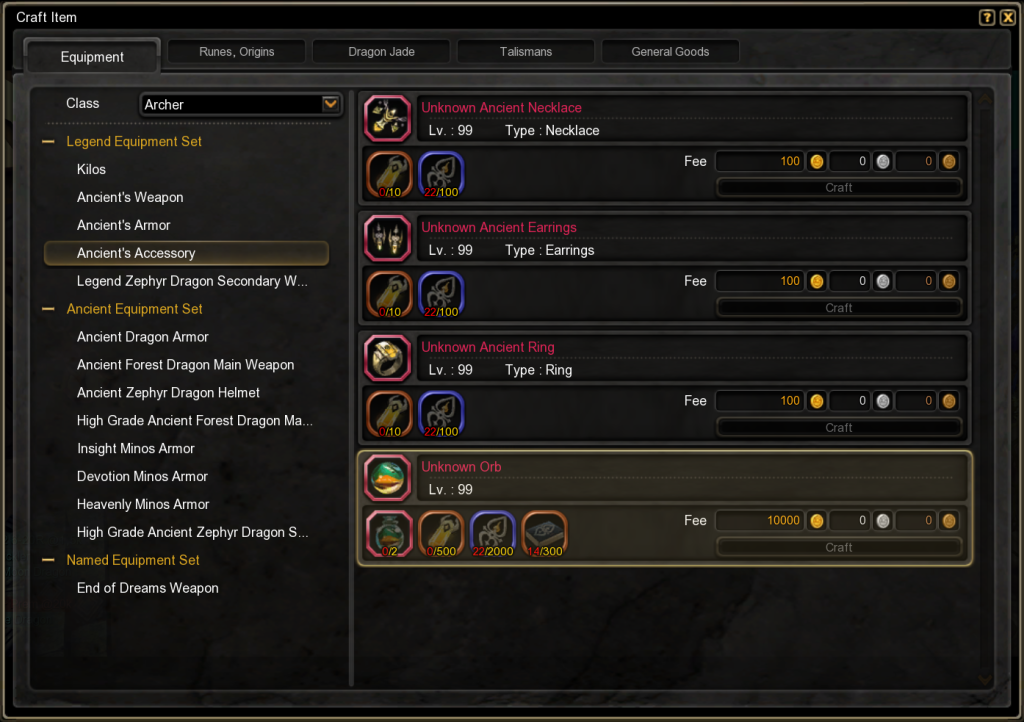Collapse the Legend Equipment Set category
Image resolution: width=1024 pixels, height=722 pixels.
(x=48, y=142)
